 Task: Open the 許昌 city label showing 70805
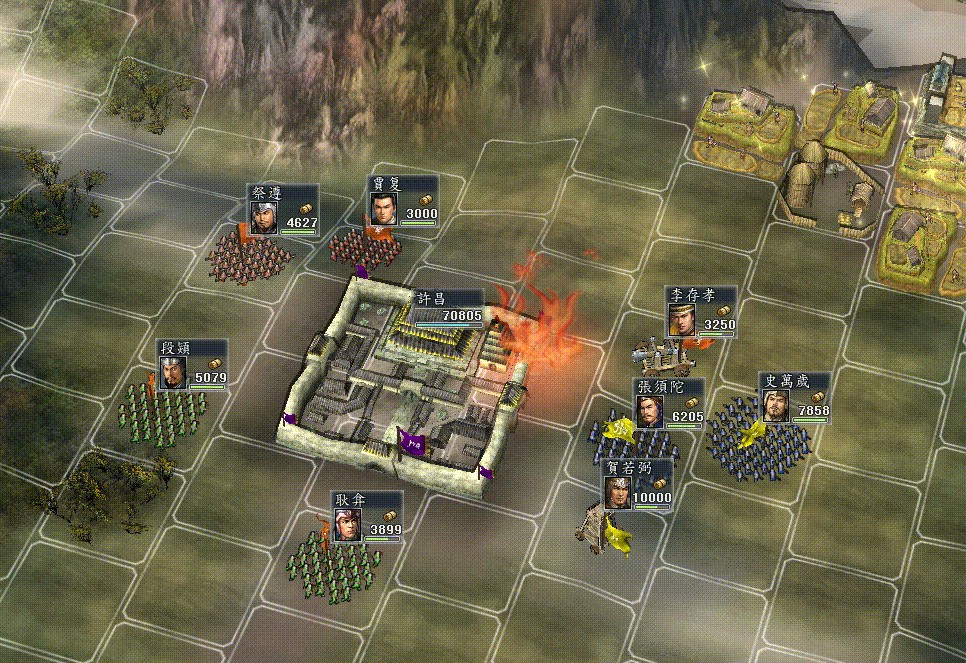[x=447, y=307]
